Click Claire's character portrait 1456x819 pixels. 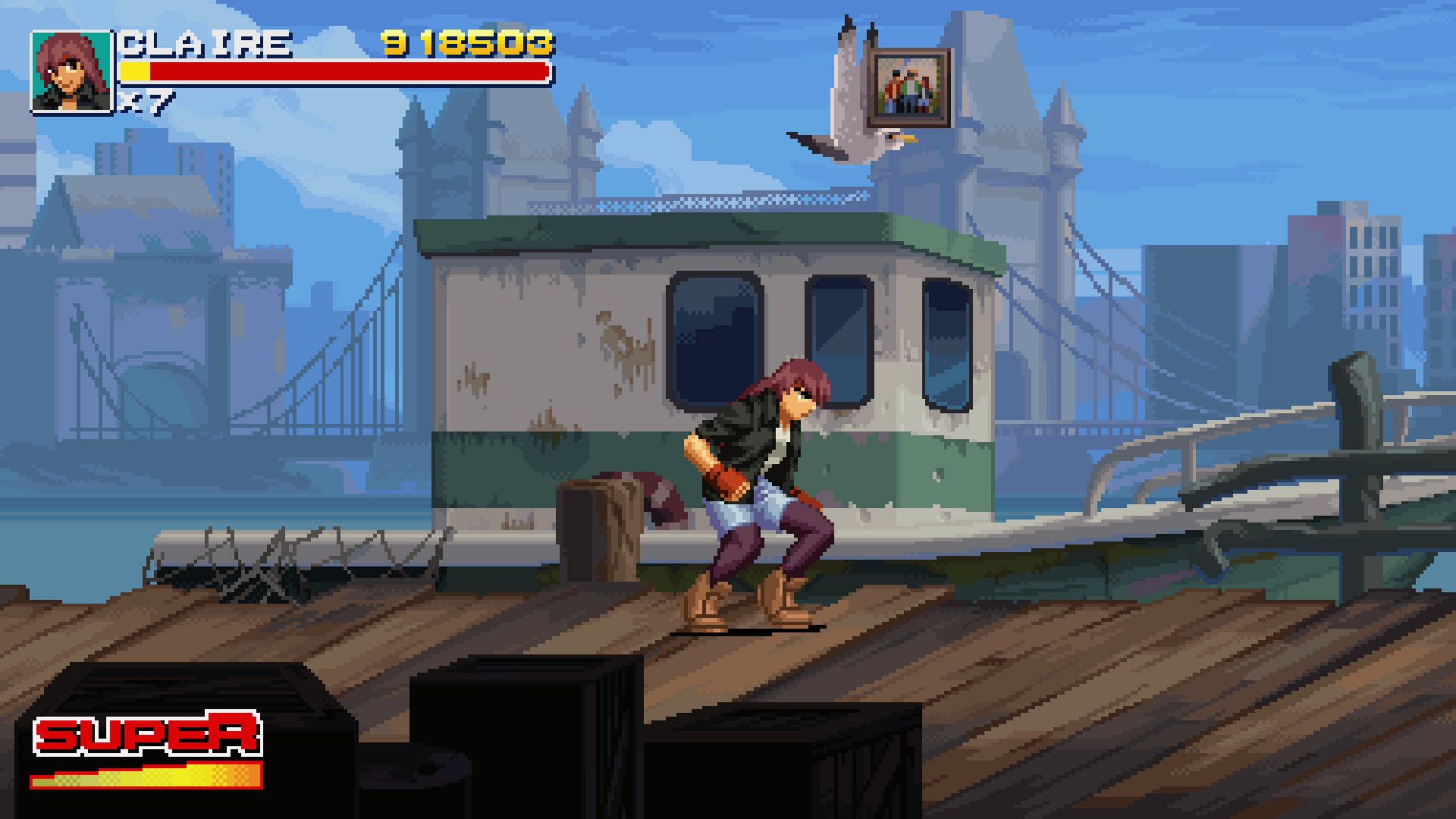point(71,73)
